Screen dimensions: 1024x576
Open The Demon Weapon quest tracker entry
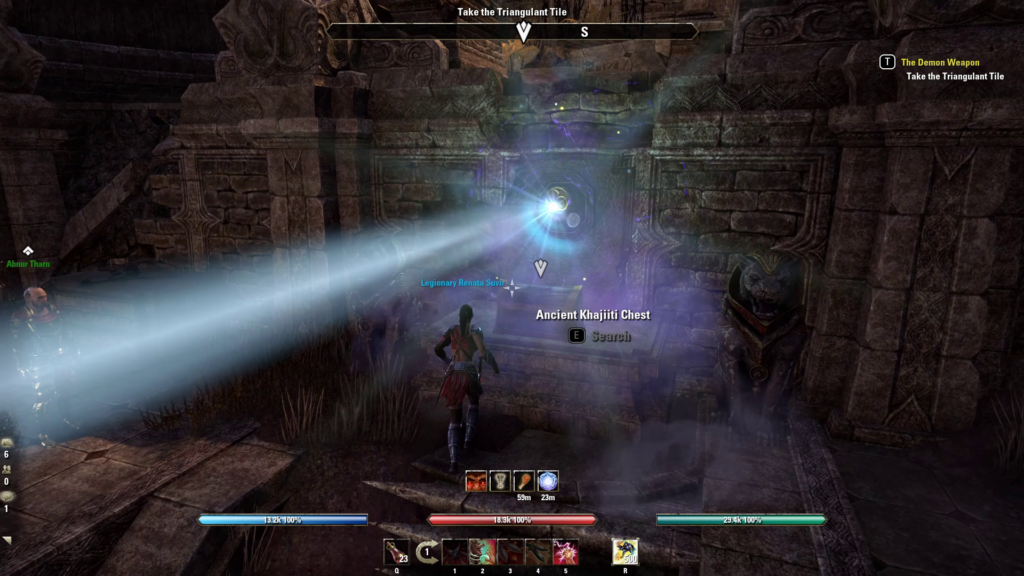(940, 62)
